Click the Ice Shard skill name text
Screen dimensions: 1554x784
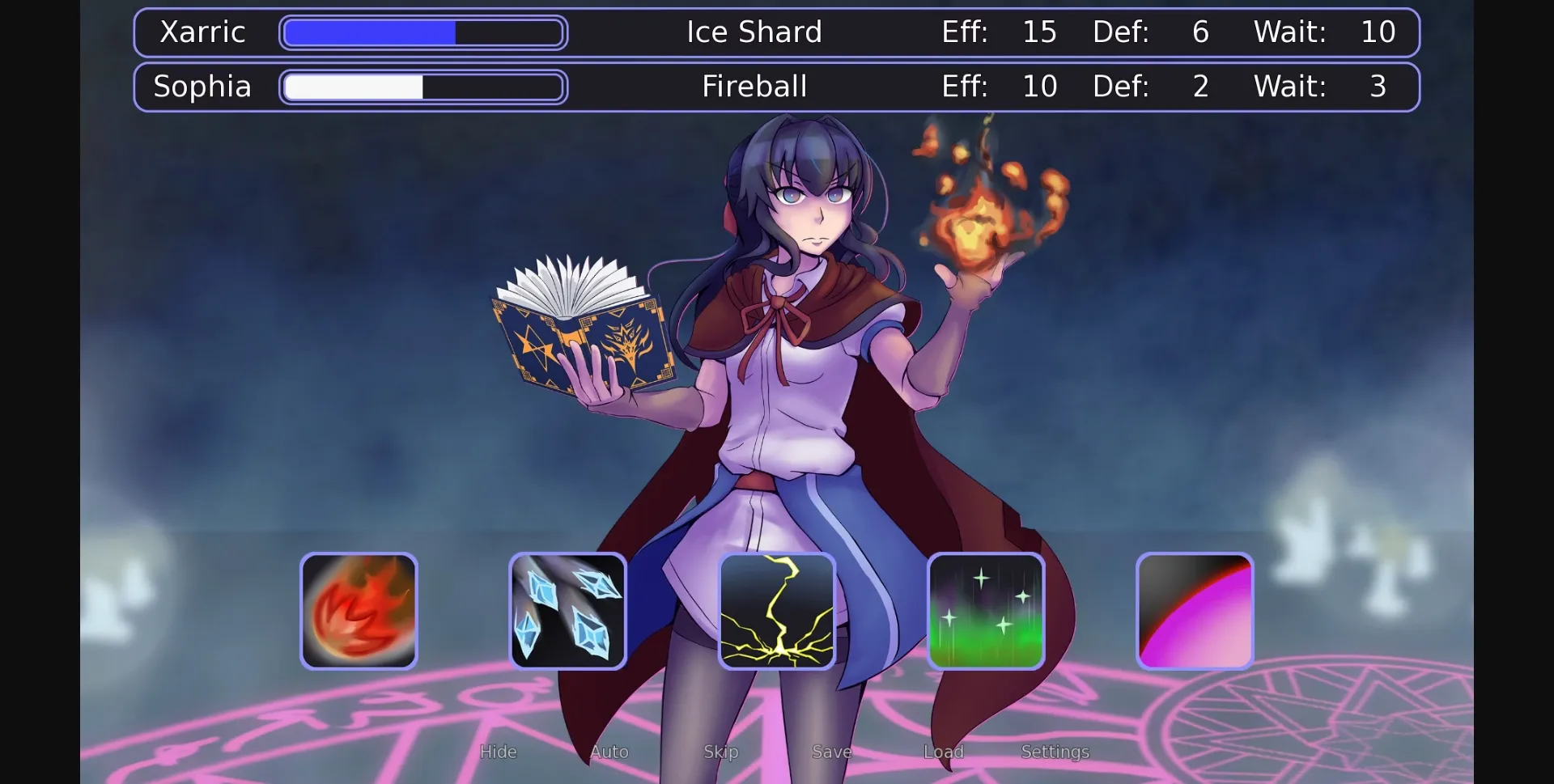pos(754,32)
